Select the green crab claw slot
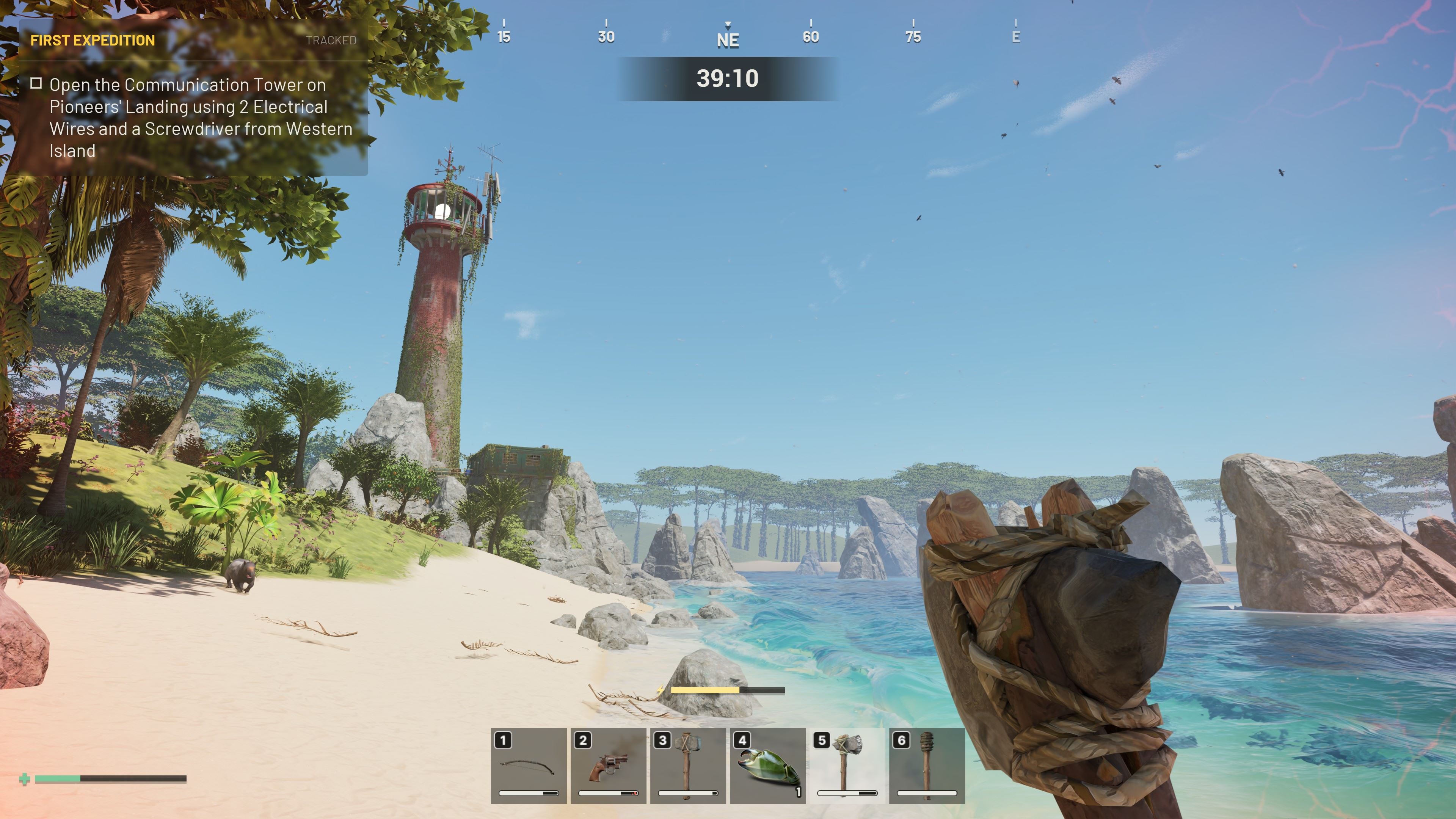1456x819 pixels. click(x=767, y=765)
